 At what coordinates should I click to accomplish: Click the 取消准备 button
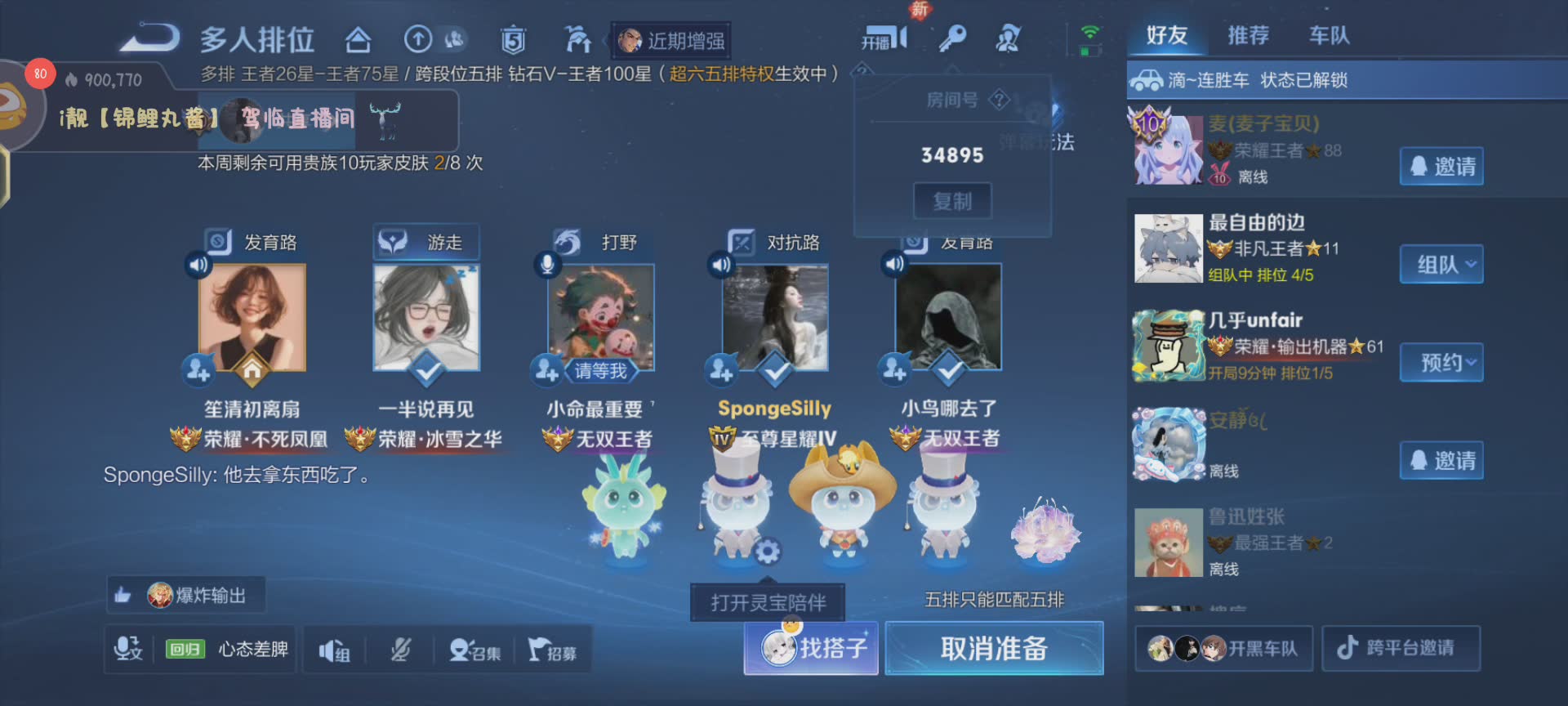994,649
